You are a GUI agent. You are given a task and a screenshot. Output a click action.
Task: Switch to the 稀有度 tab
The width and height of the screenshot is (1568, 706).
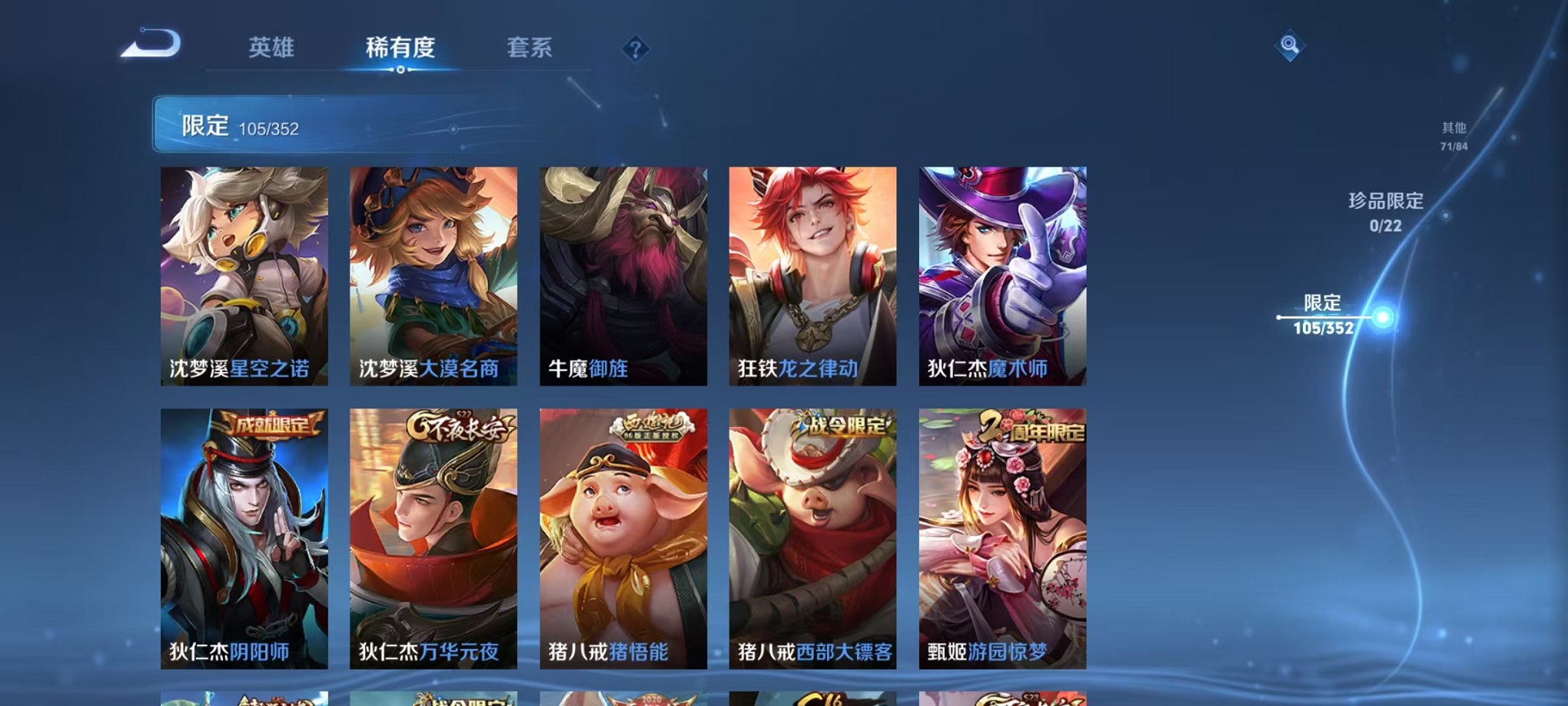(399, 48)
